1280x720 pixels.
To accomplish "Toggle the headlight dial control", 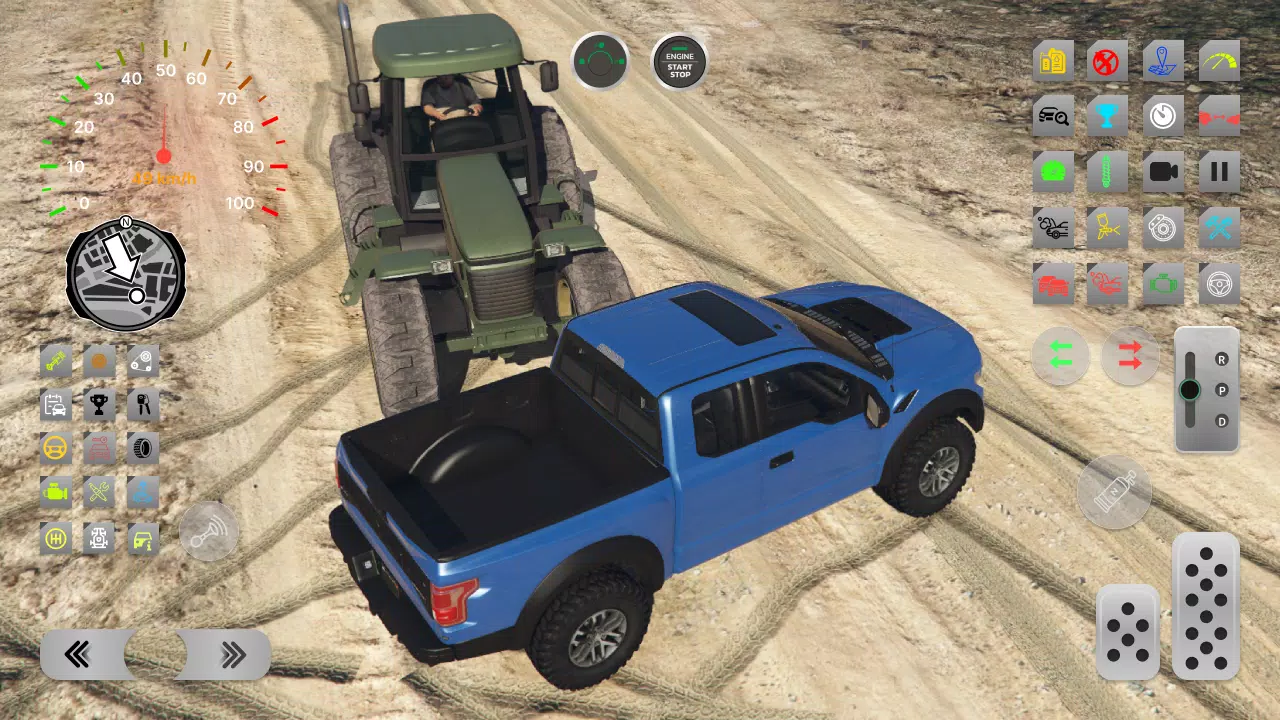I will point(600,62).
